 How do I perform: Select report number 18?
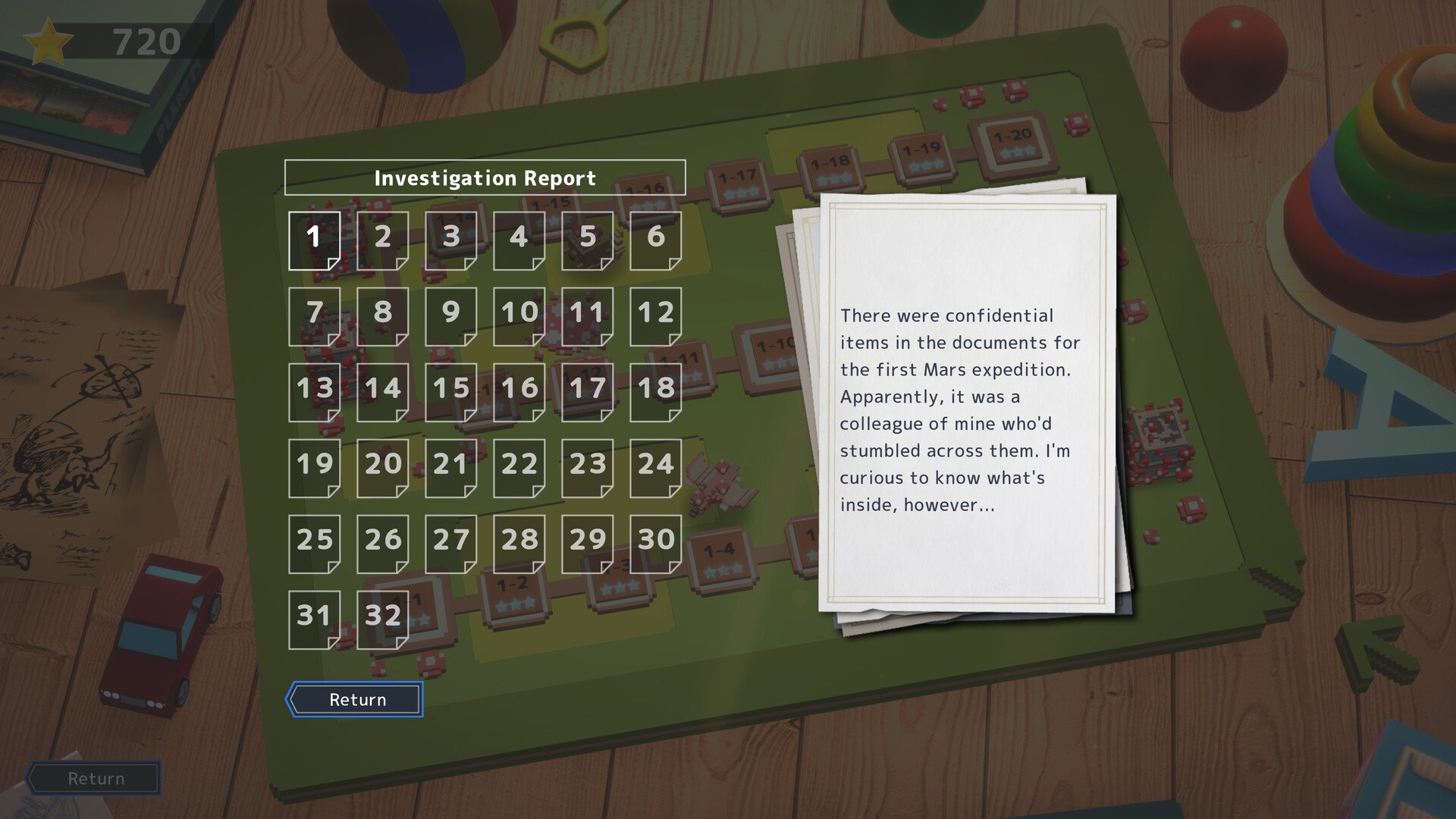tap(655, 391)
